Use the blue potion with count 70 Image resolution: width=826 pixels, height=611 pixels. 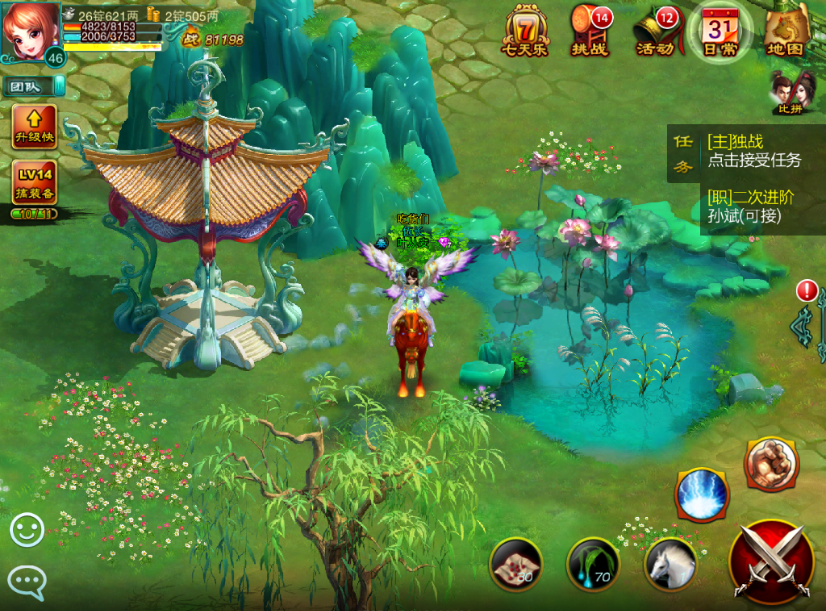(593, 565)
